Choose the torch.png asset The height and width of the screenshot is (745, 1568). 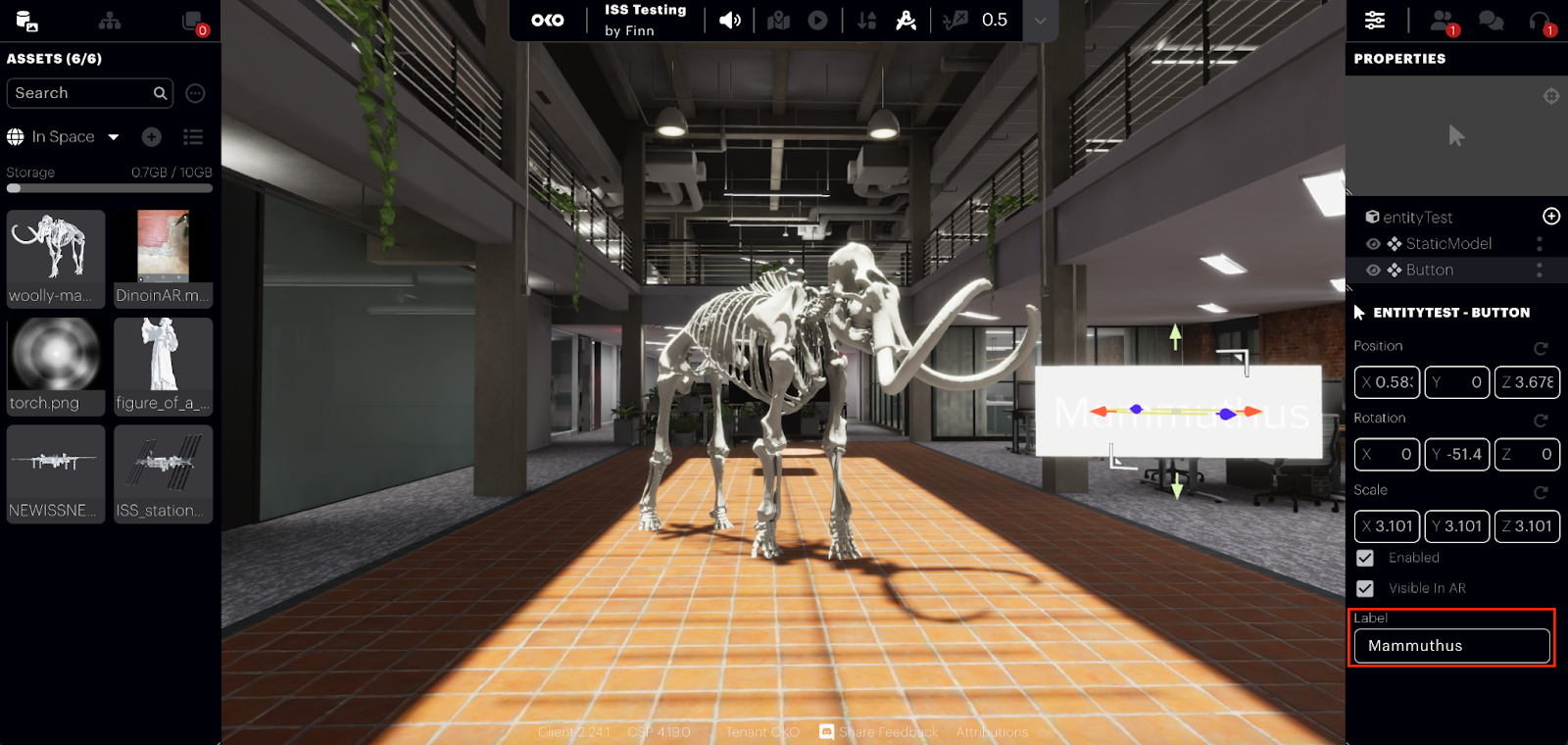(x=55, y=366)
